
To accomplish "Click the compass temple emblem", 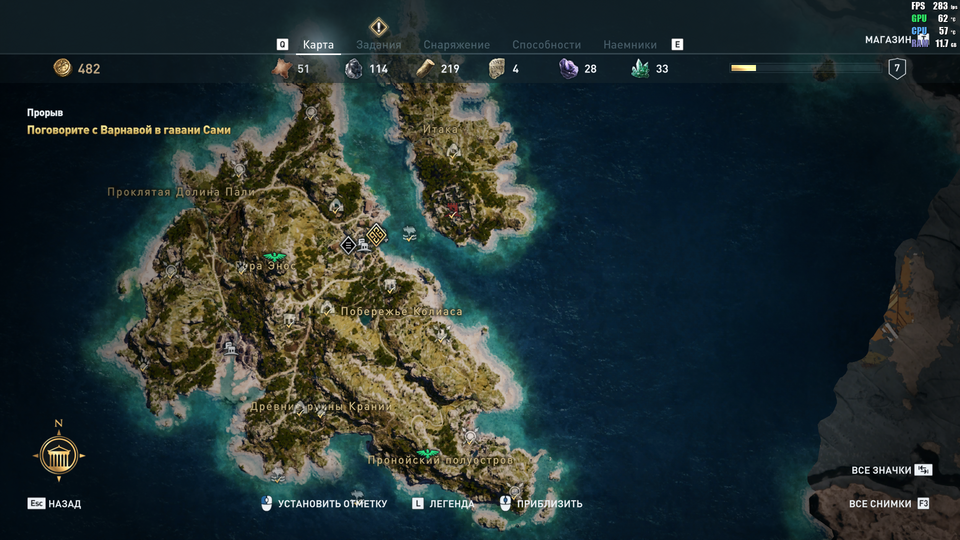I will coord(58,457).
